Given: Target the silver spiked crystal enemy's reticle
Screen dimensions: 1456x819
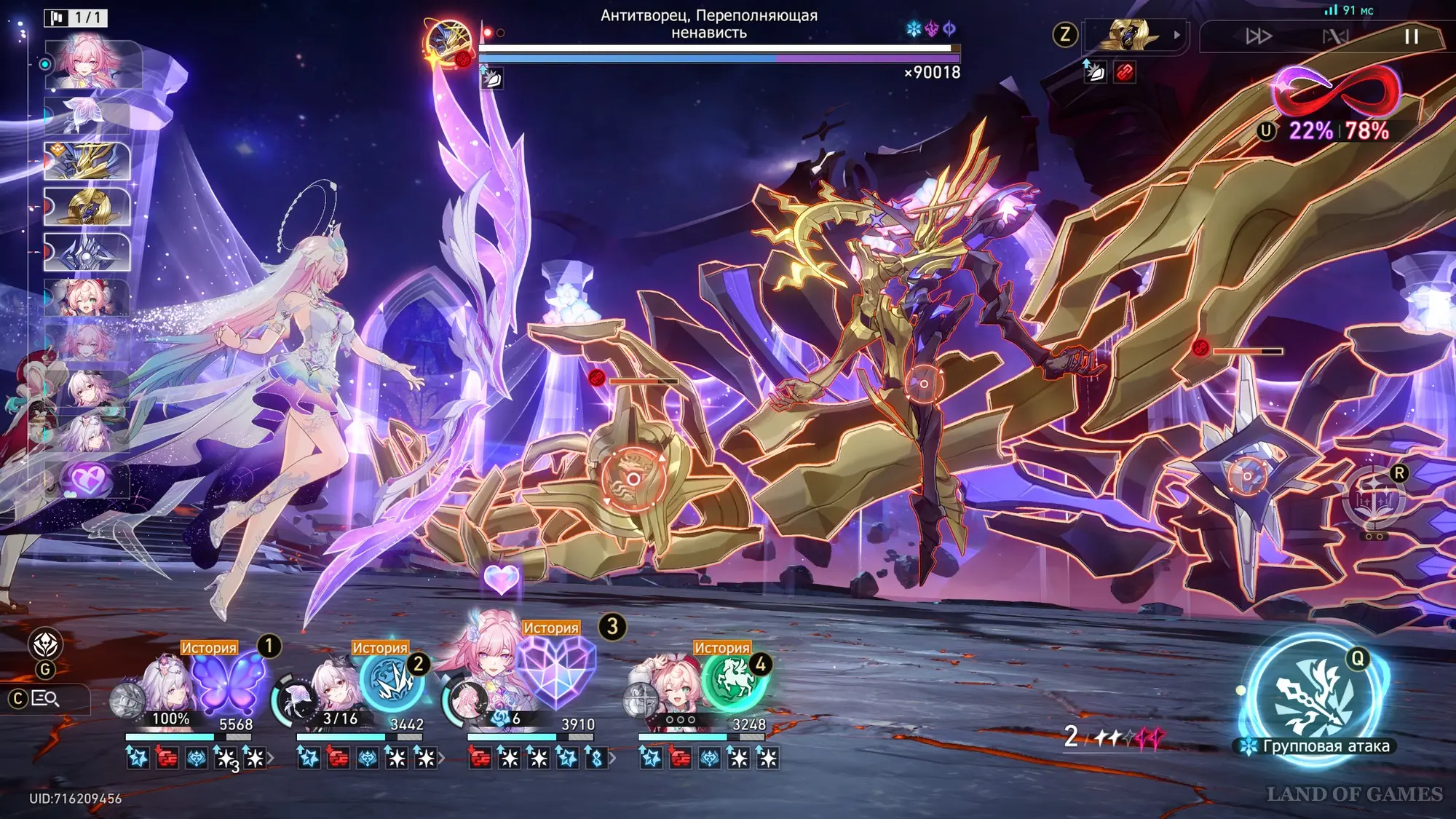Looking at the screenshot, I should tap(1246, 476).
